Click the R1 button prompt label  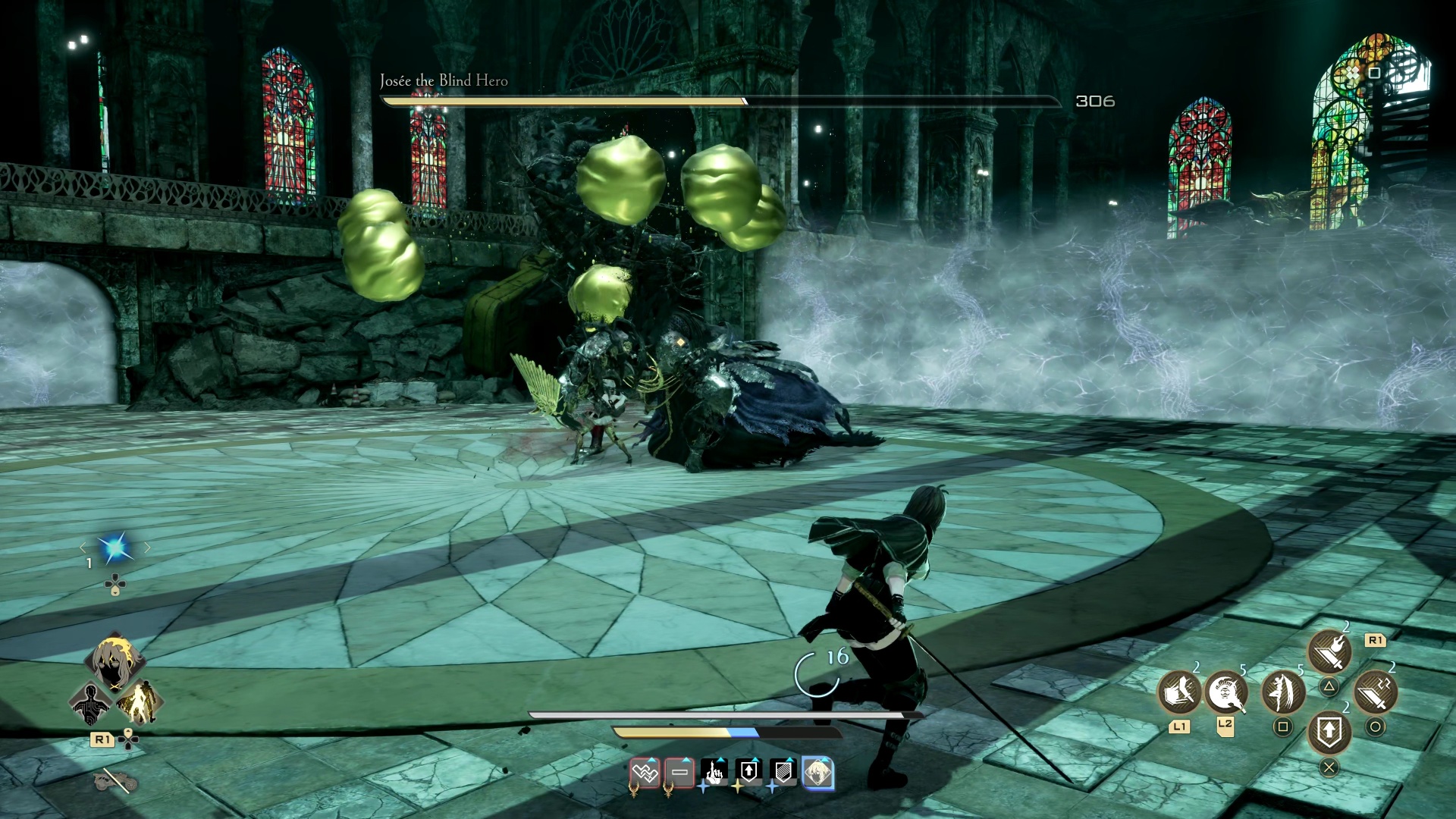click(1375, 642)
